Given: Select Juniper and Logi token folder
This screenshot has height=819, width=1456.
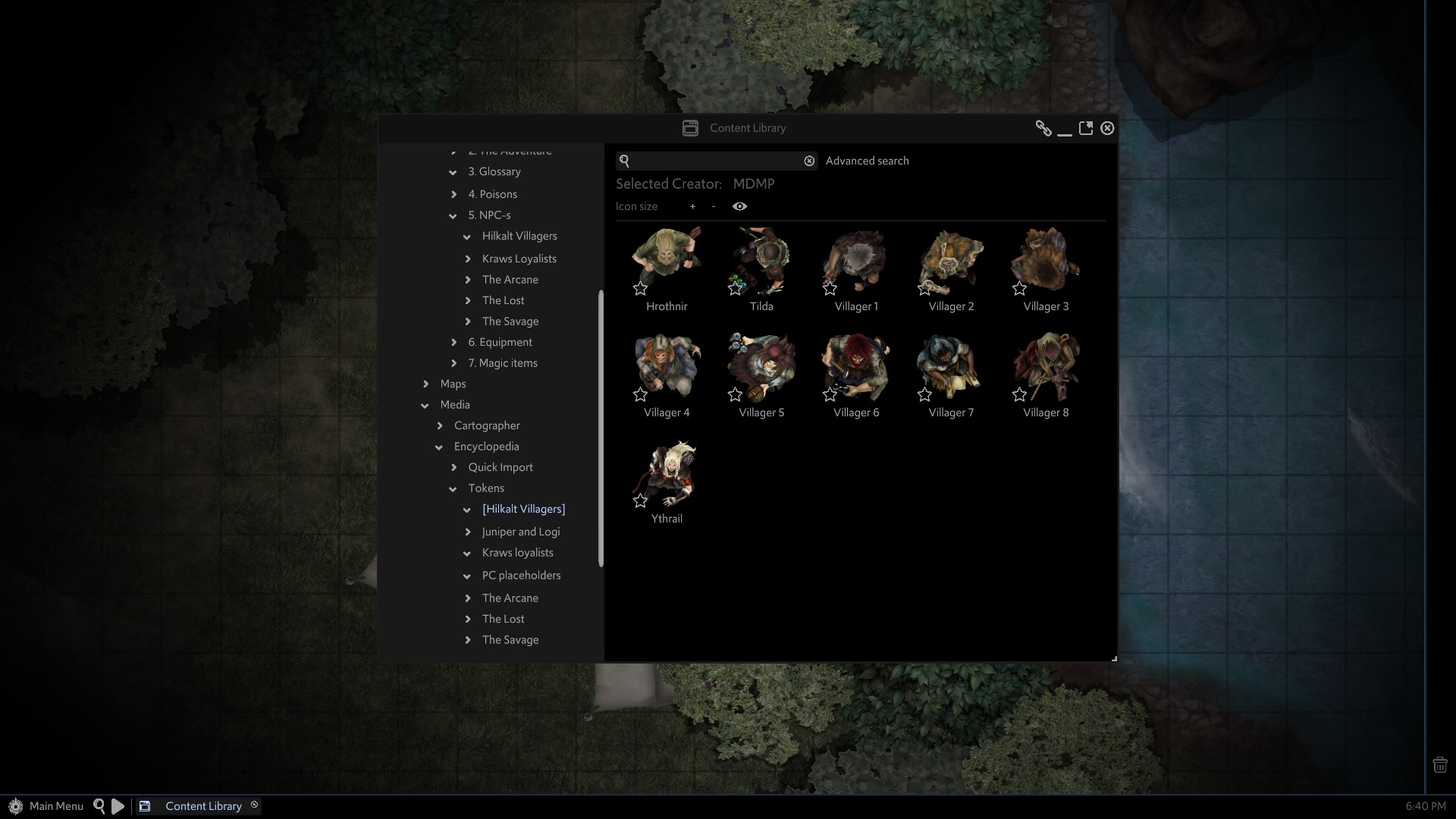Looking at the screenshot, I should (x=520, y=532).
